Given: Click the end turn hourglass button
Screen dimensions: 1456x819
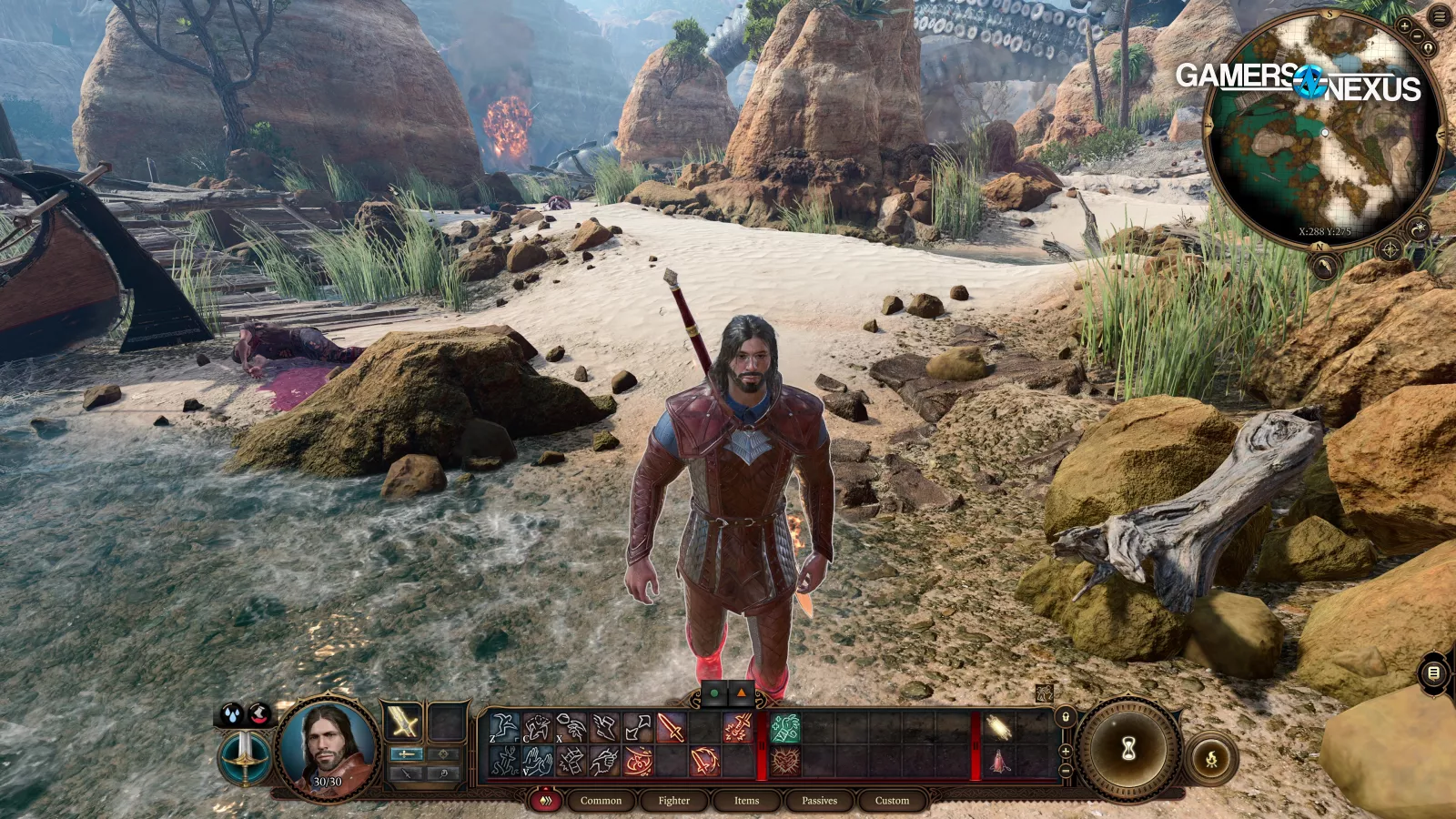Looking at the screenshot, I should click(x=1129, y=749).
